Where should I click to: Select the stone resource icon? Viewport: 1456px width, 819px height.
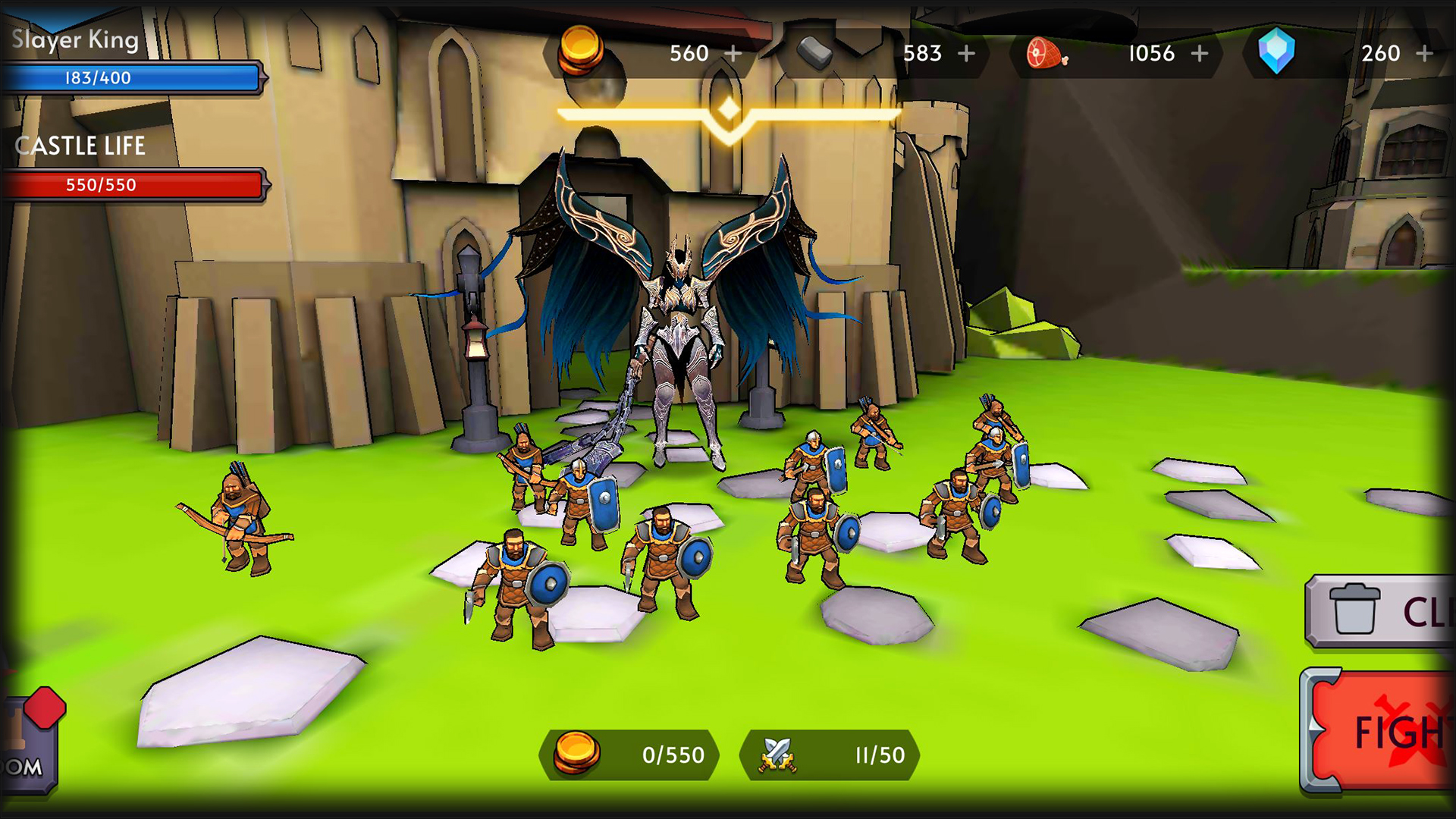(x=814, y=53)
